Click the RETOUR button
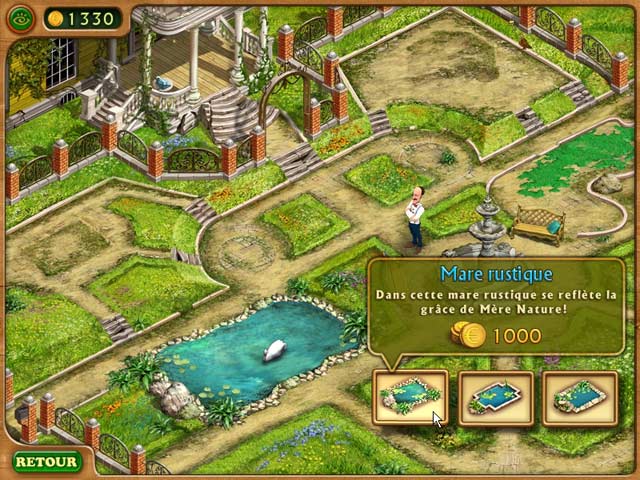This screenshot has height=480, width=640. point(46,461)
